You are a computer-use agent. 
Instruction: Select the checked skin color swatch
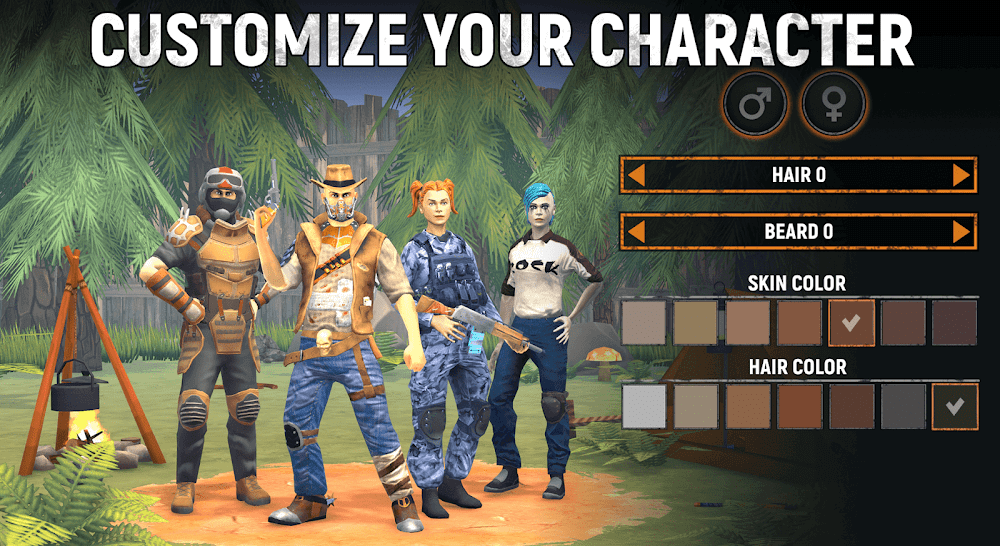[851, 322]
